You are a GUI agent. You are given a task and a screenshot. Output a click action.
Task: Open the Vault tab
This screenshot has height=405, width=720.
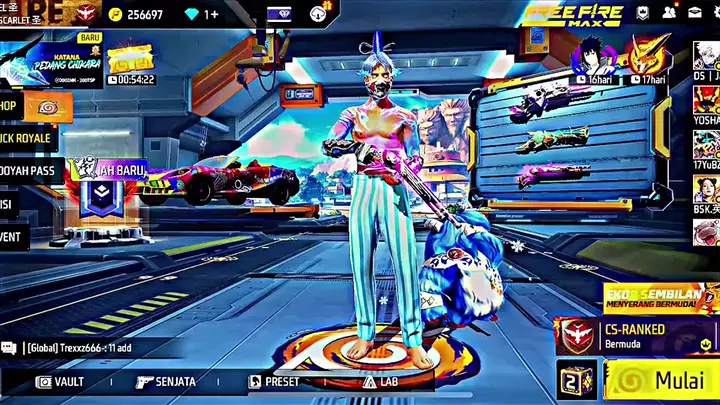pyautogui.click(x=60, y=381)
